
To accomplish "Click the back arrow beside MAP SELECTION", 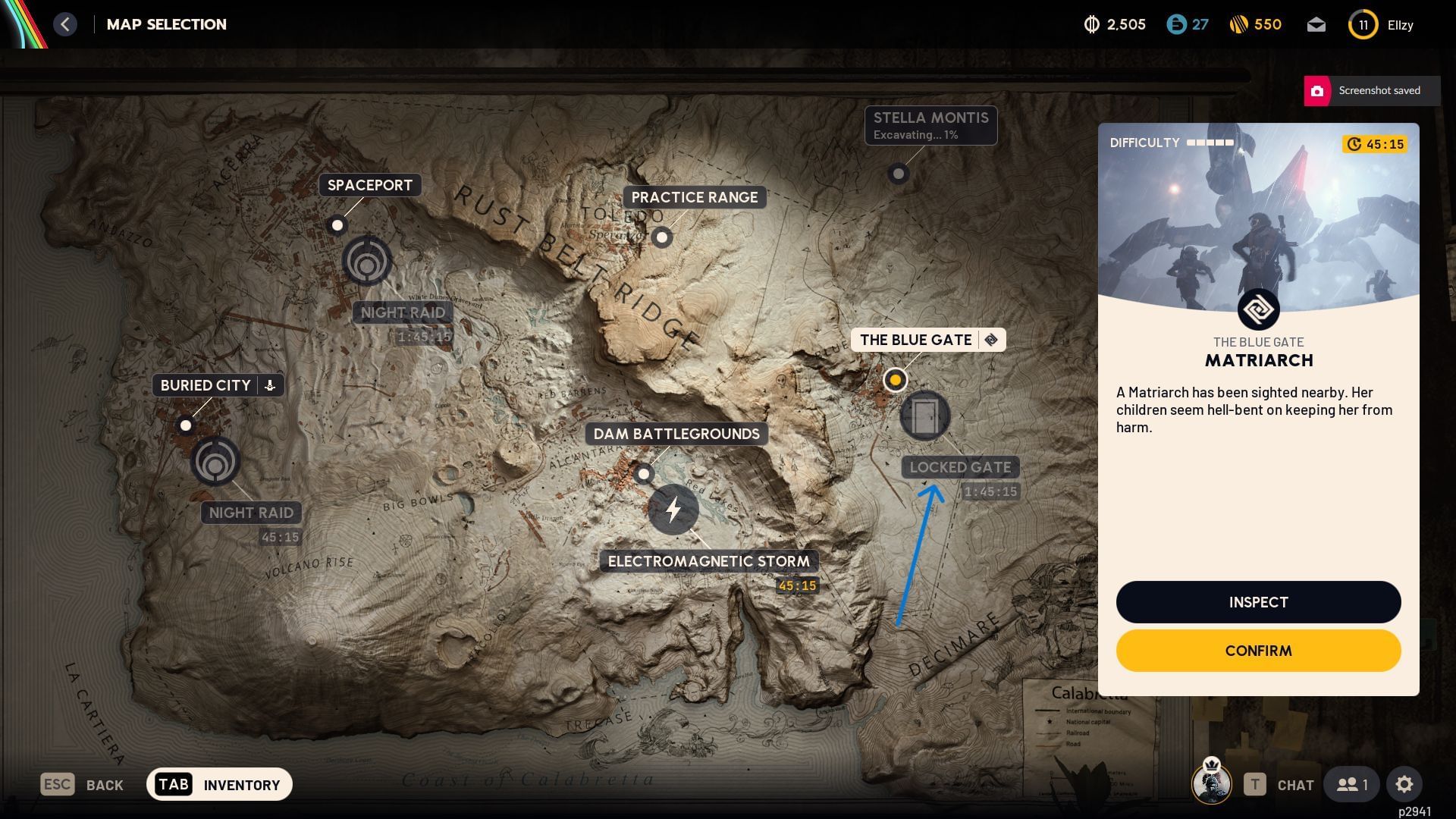I will coord(66,24).
